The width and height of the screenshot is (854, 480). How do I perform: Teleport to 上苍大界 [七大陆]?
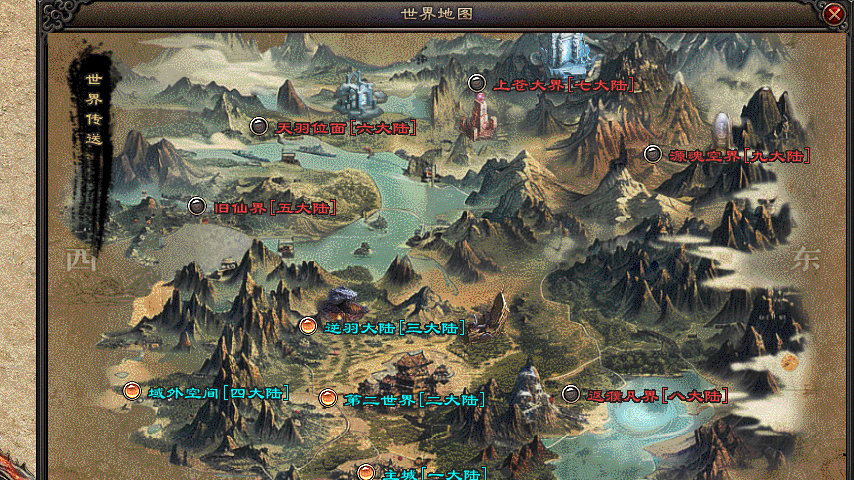477,84
